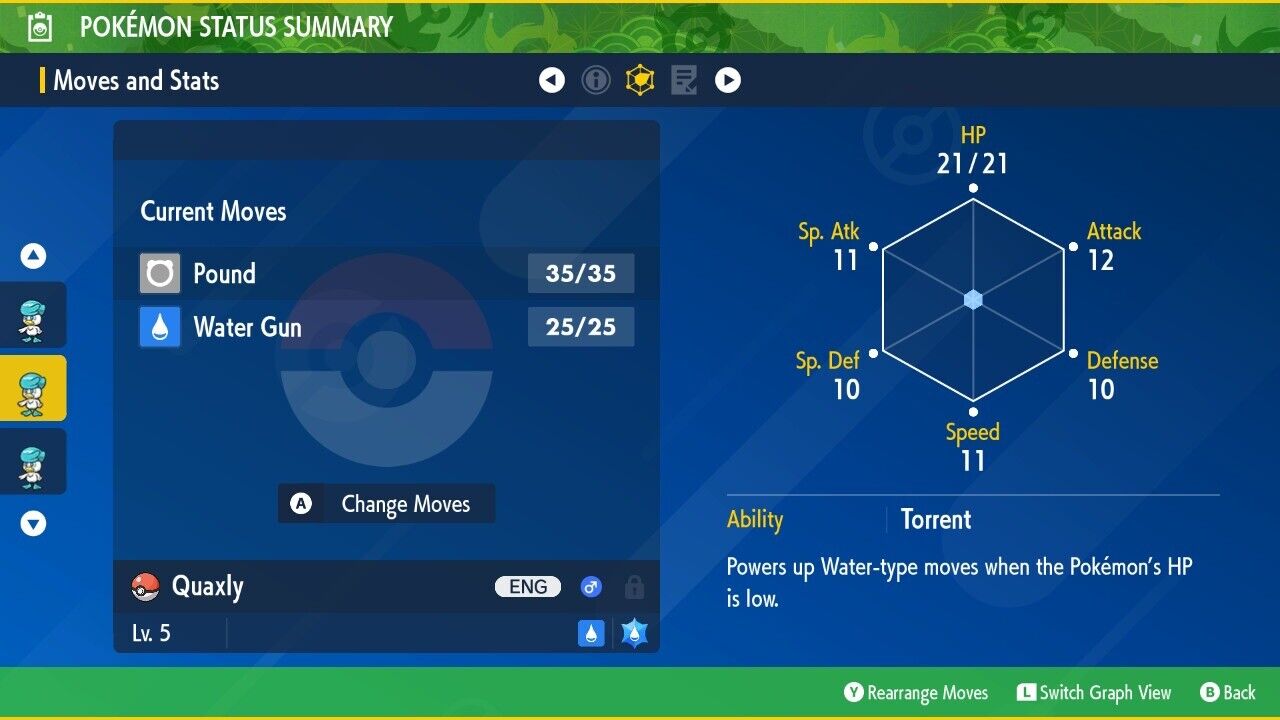Select the Pound move row
Screen dimensions: 1280x720
tap(386, 273)
